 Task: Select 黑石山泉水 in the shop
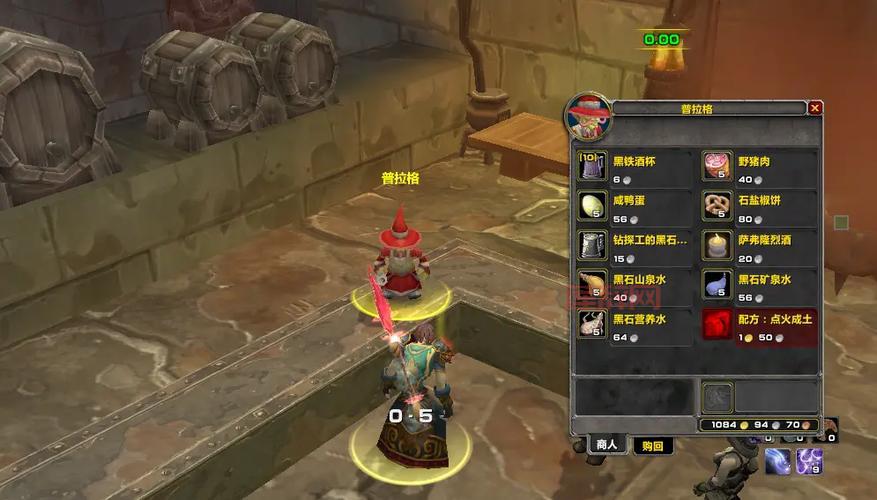(x=593, y=285)
